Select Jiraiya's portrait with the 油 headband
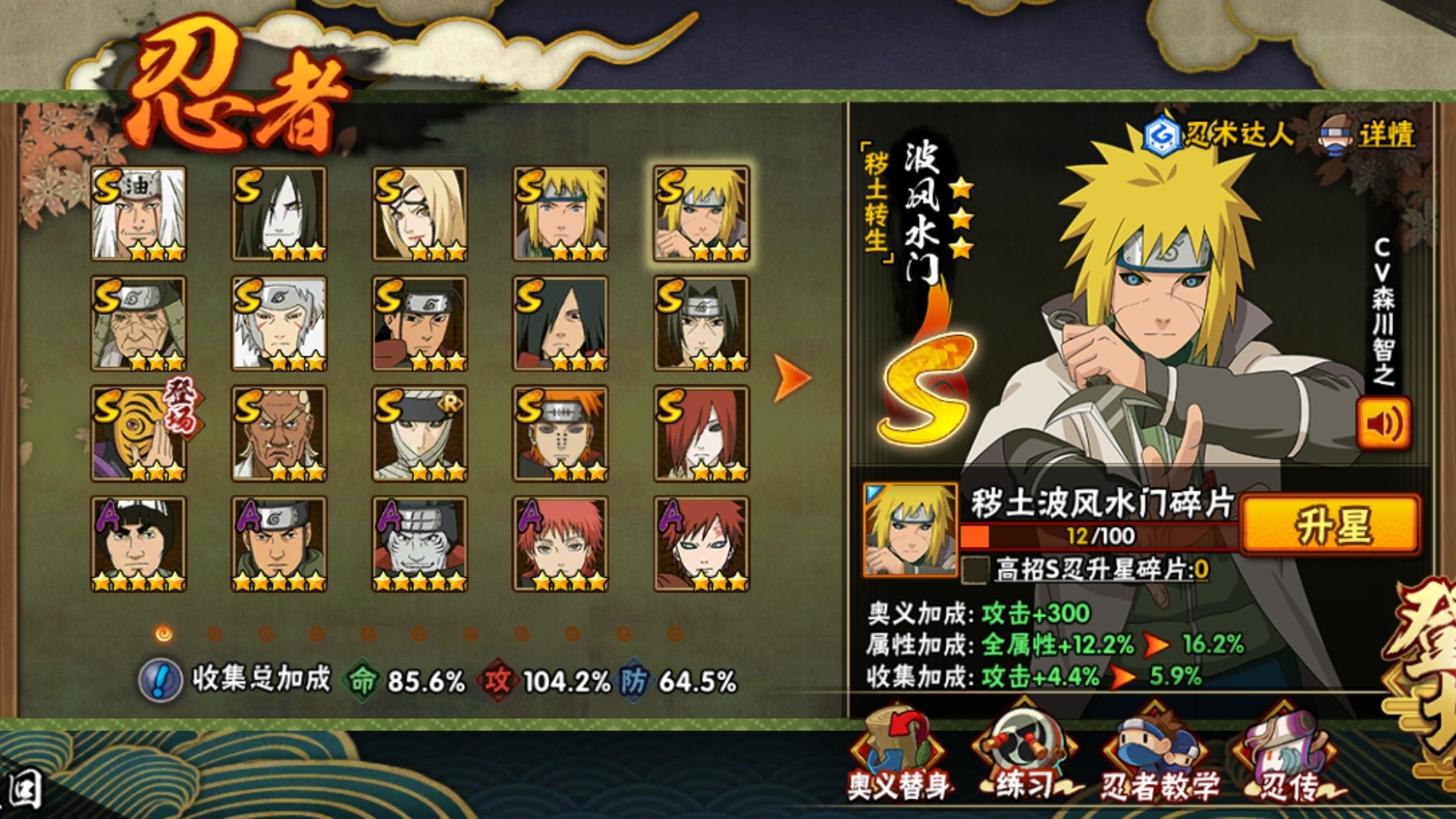 138,214
